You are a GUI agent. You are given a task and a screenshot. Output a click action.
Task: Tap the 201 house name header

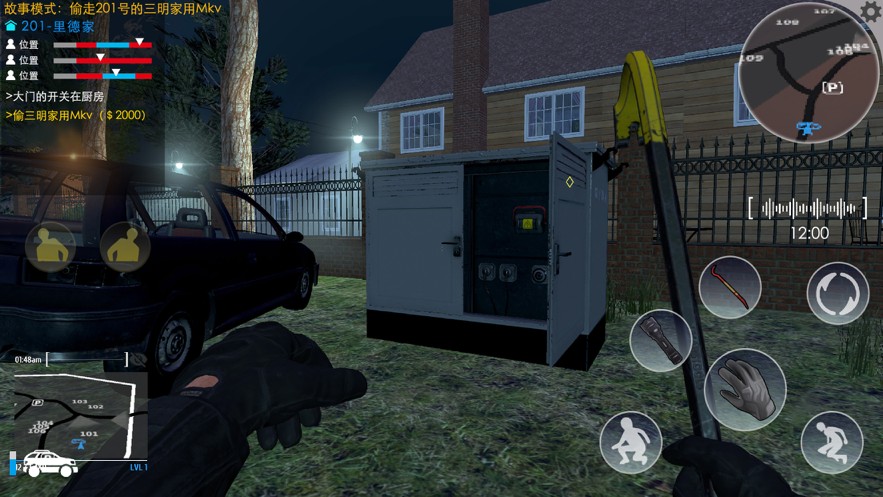pos(52,27)
